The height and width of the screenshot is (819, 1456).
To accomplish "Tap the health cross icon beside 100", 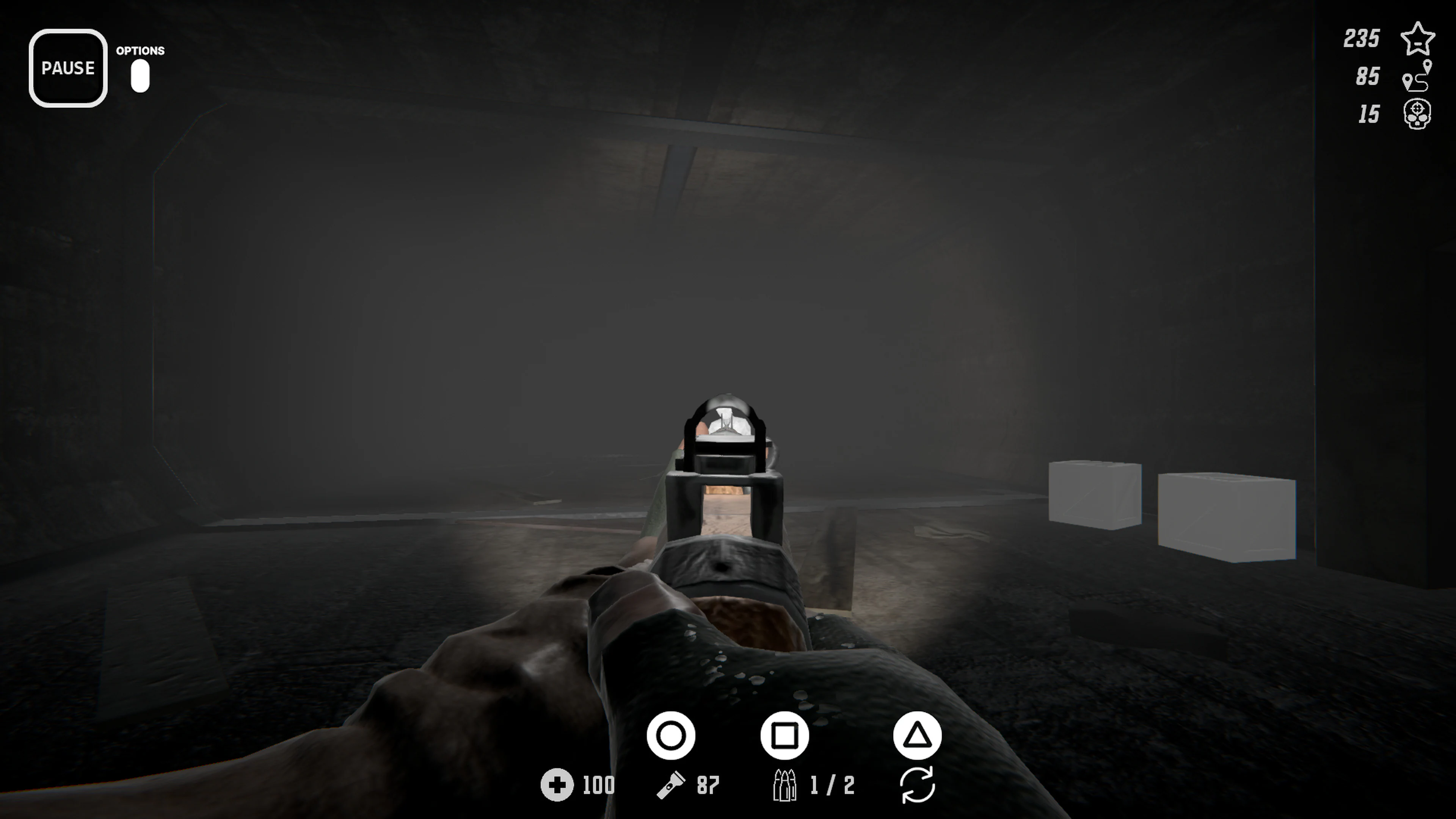I will point(559,786).
